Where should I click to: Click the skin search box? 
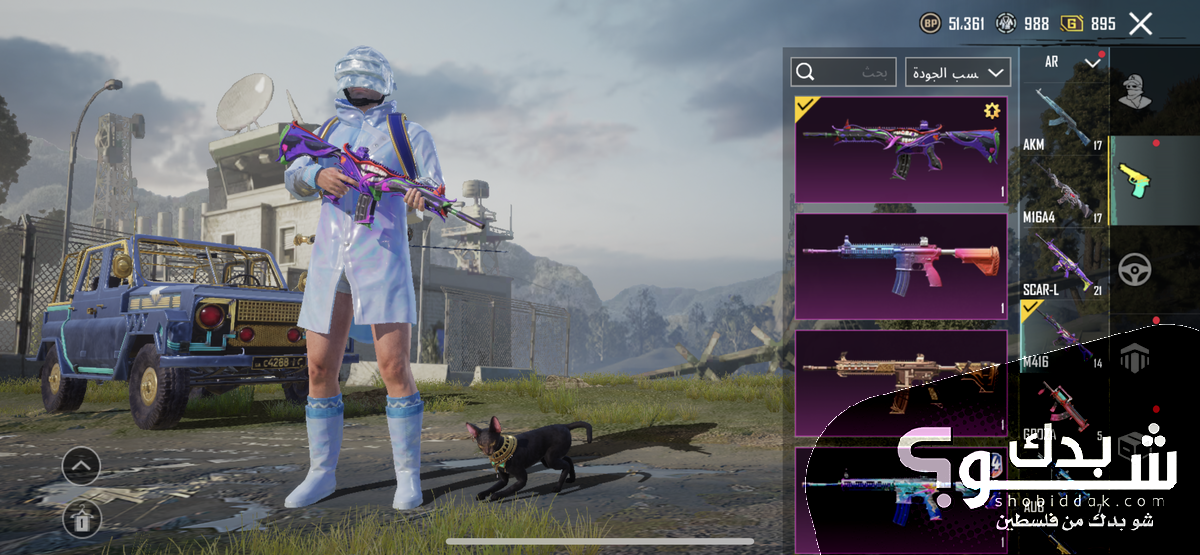[843, 72]
